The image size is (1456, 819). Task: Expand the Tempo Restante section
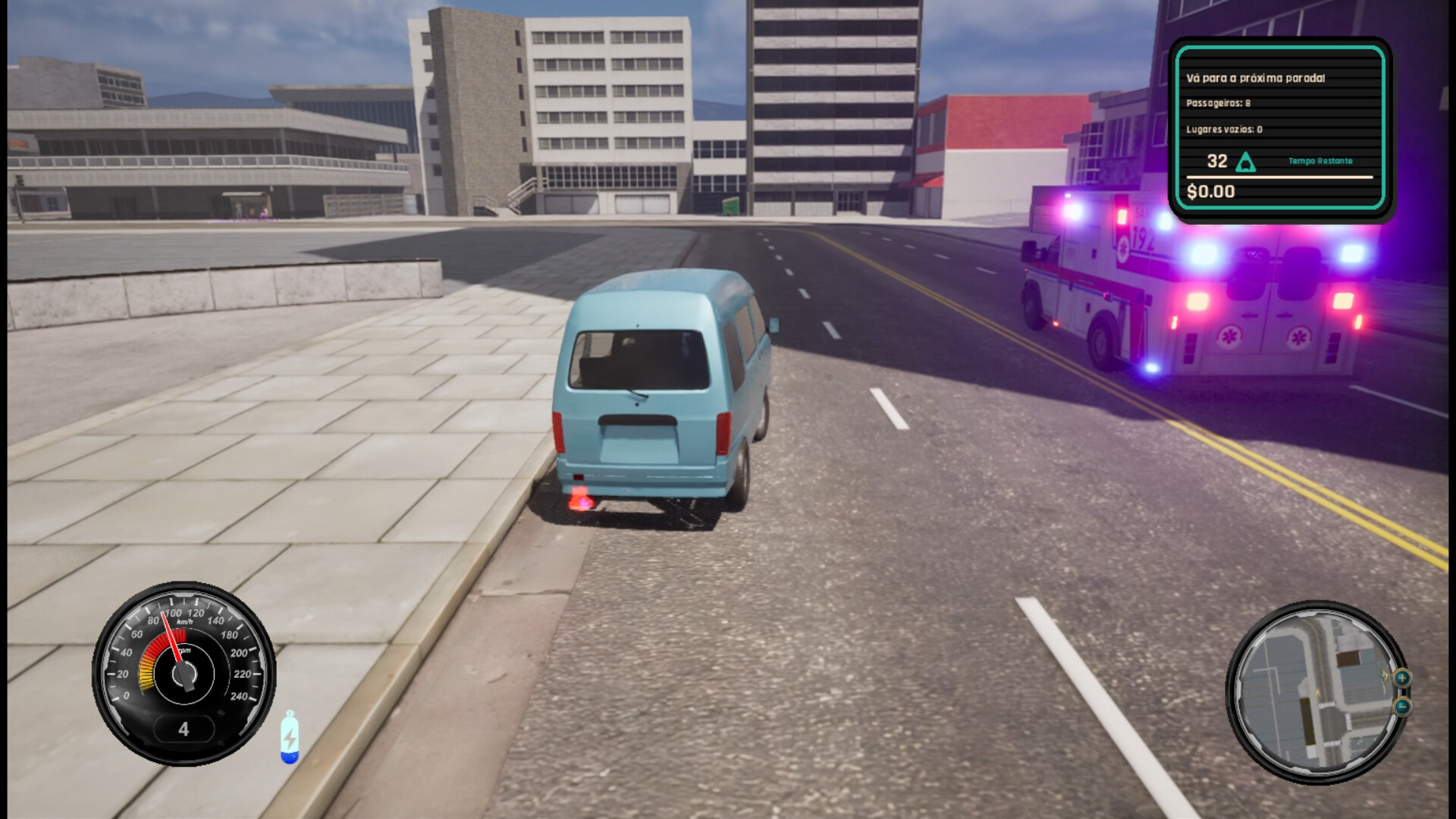coord(1320,161)
